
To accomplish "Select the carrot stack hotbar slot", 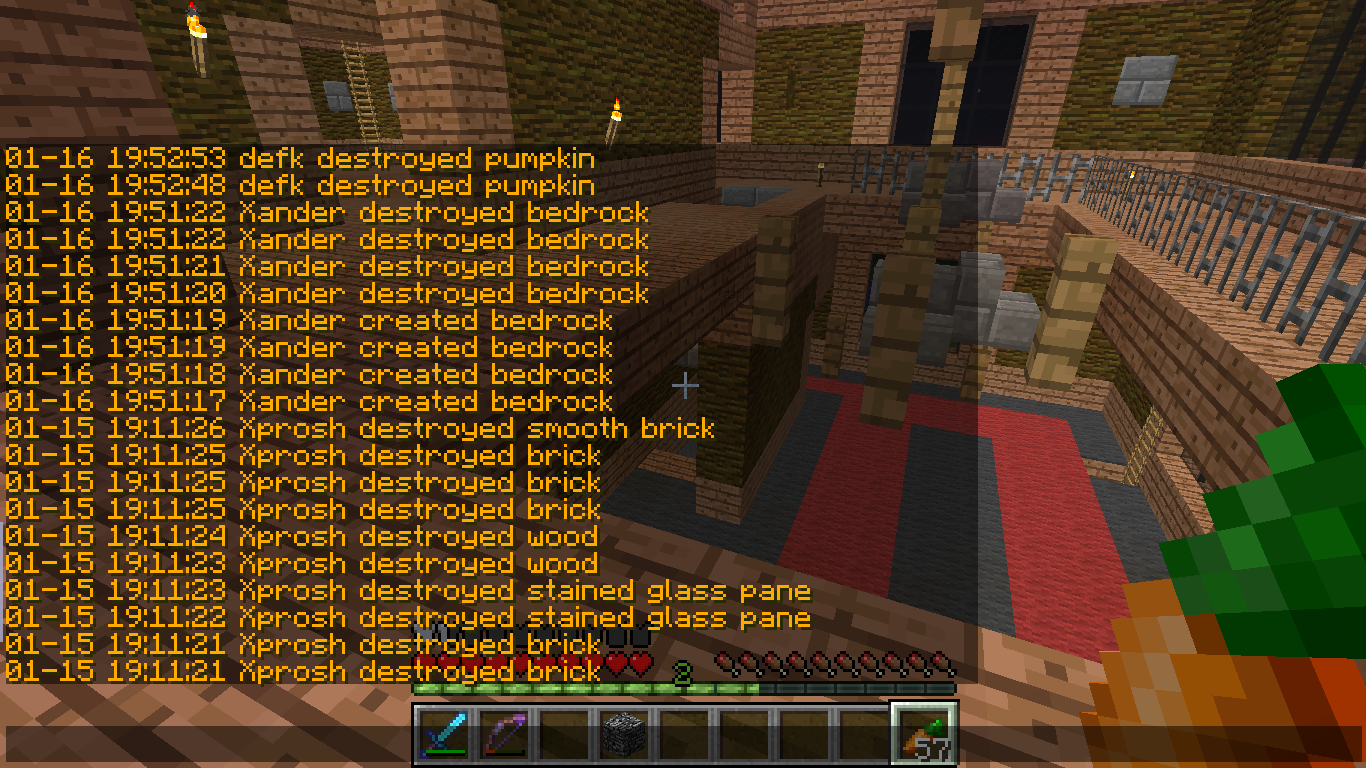I will 924,733.
